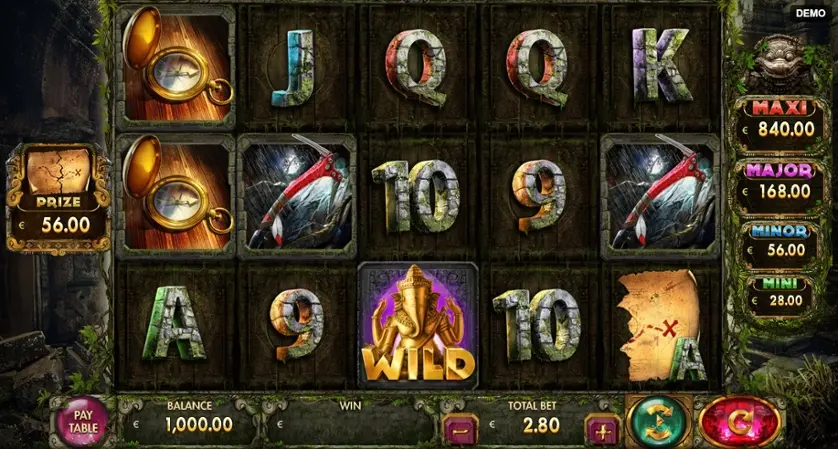Viewport: 838px width, 449px height.
Task: Activate the green autoplay button
Action: click(657, 421)
